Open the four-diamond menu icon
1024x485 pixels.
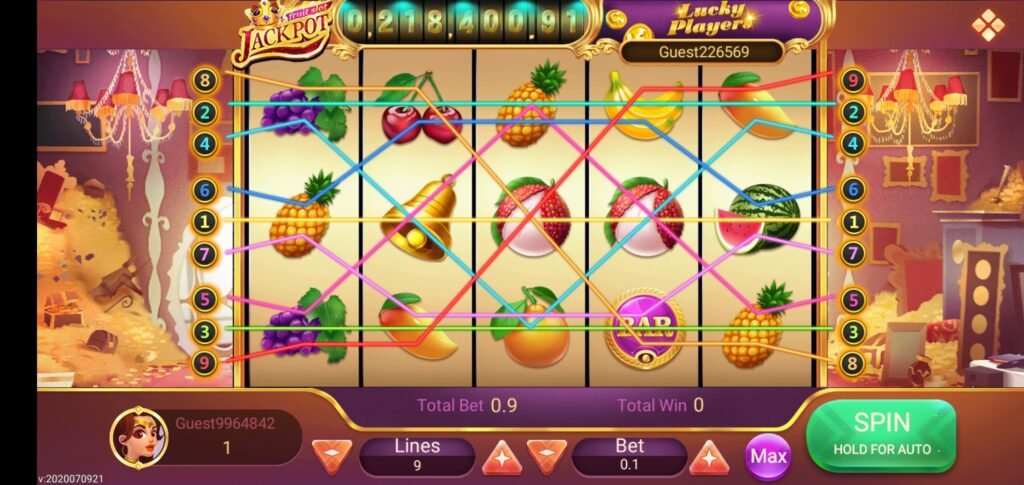pos(987,25)
